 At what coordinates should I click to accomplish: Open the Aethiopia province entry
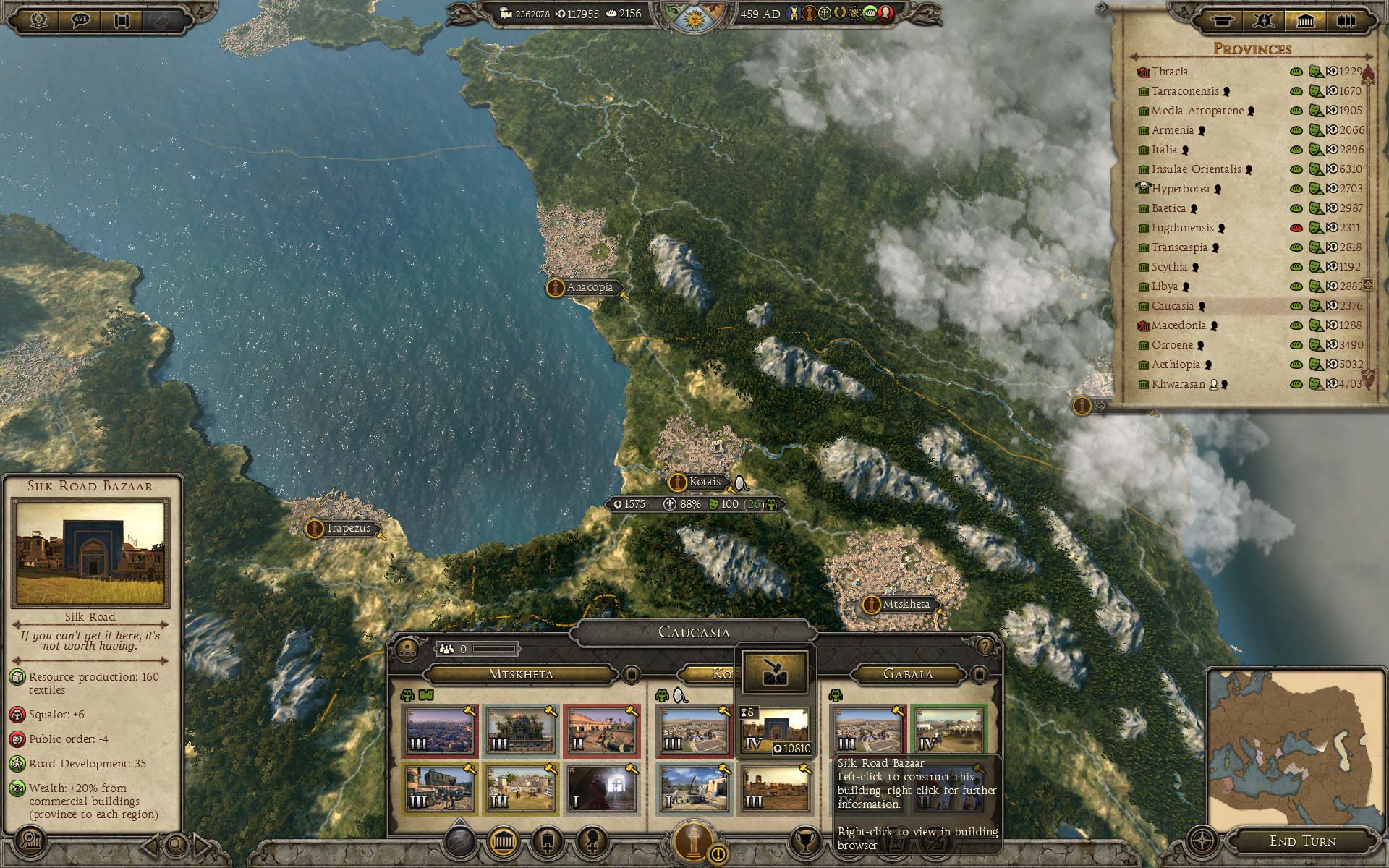tap(1176, 365)
